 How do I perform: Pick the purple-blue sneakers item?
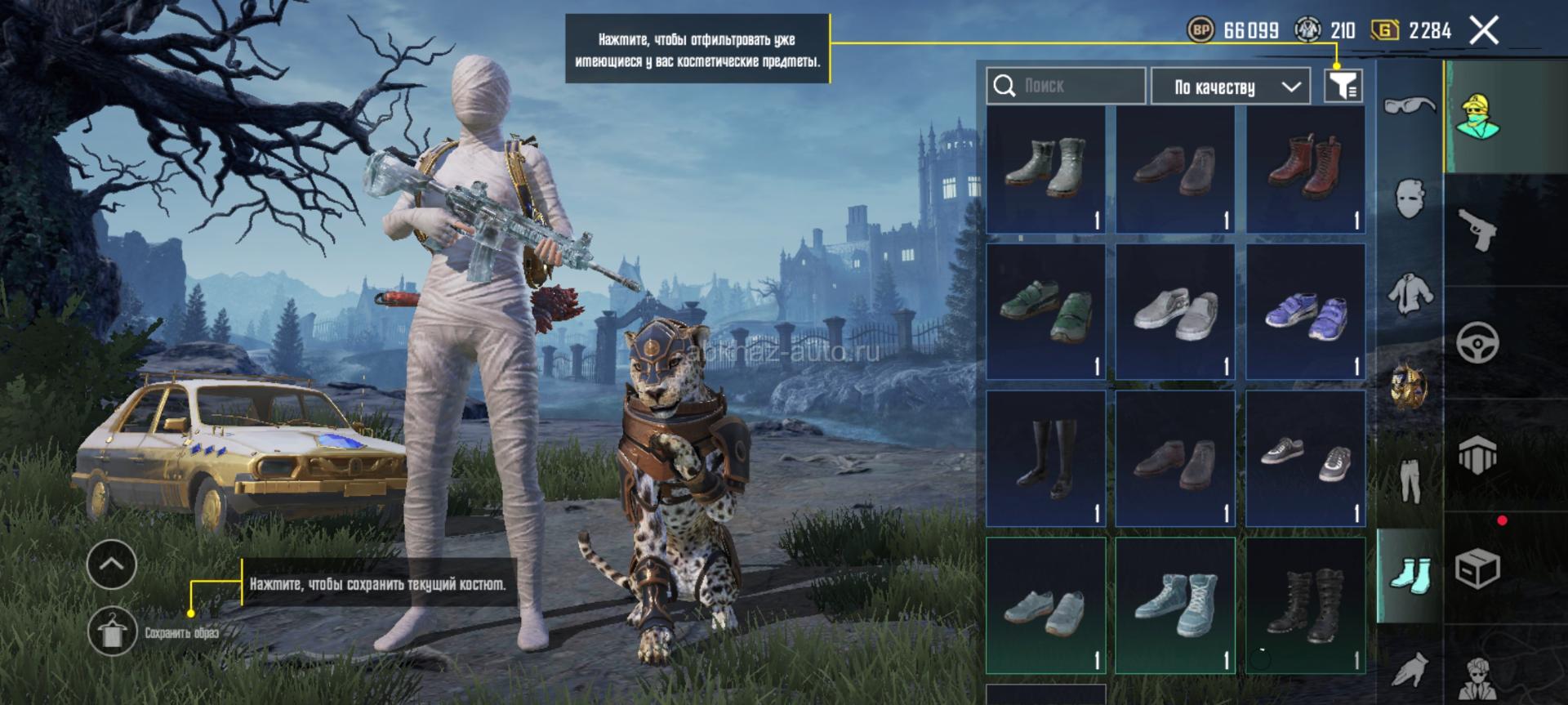(1305, 312)
